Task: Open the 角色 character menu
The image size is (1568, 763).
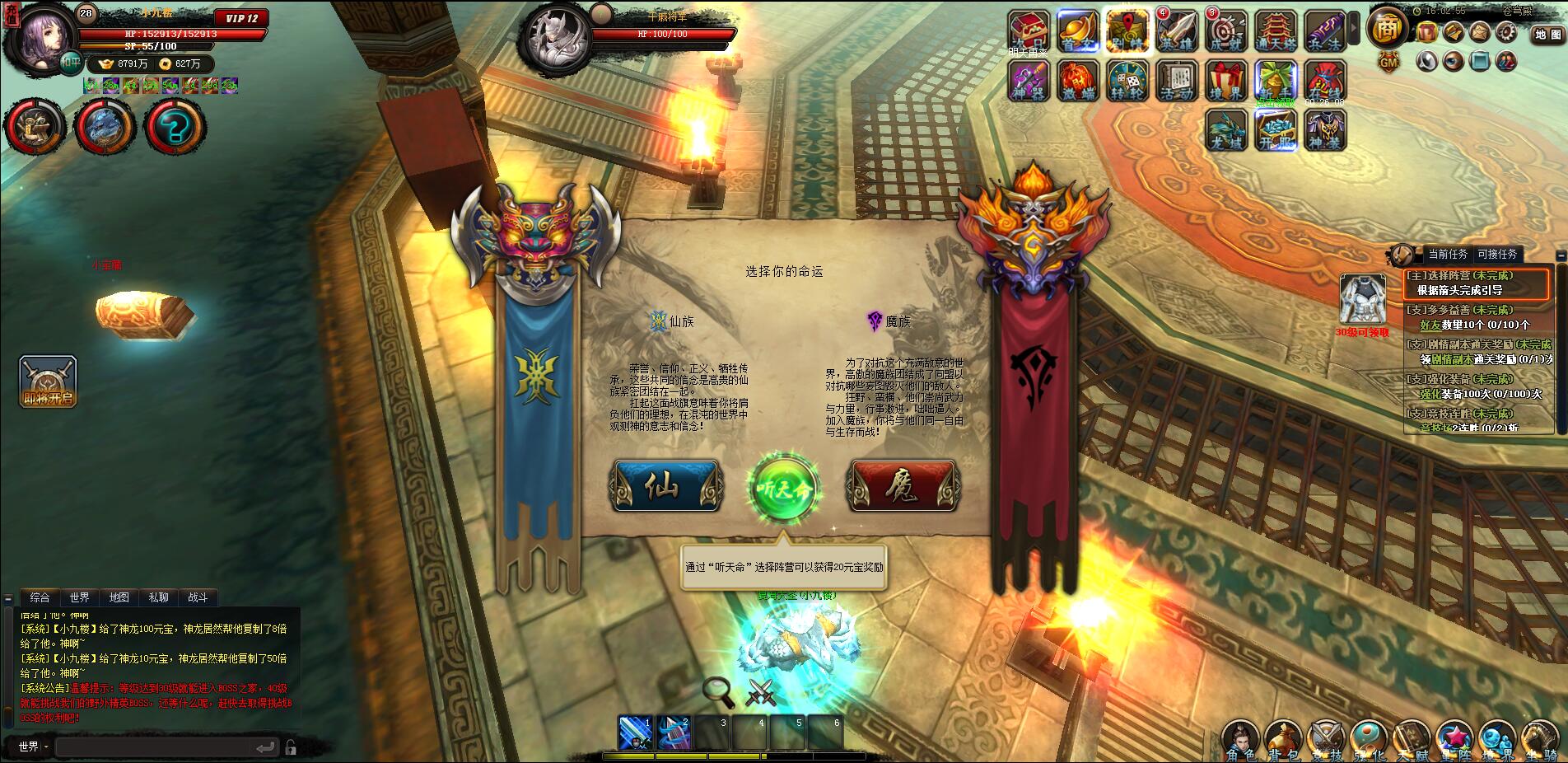Action: pos(1241,741)
